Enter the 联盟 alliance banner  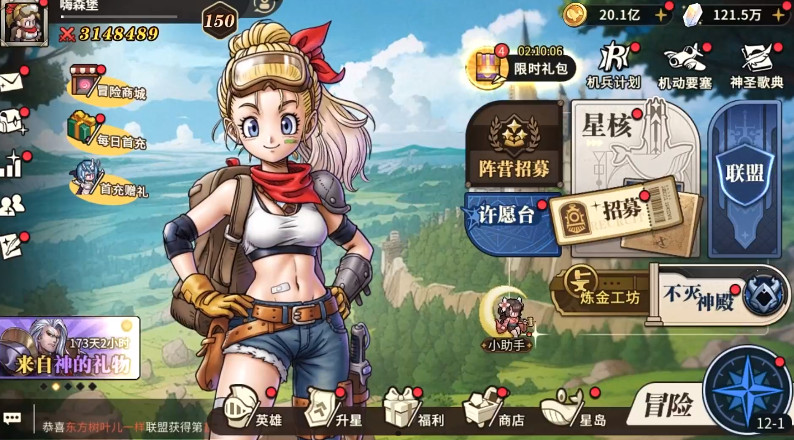pyautogui.click(x=744, y=165)
